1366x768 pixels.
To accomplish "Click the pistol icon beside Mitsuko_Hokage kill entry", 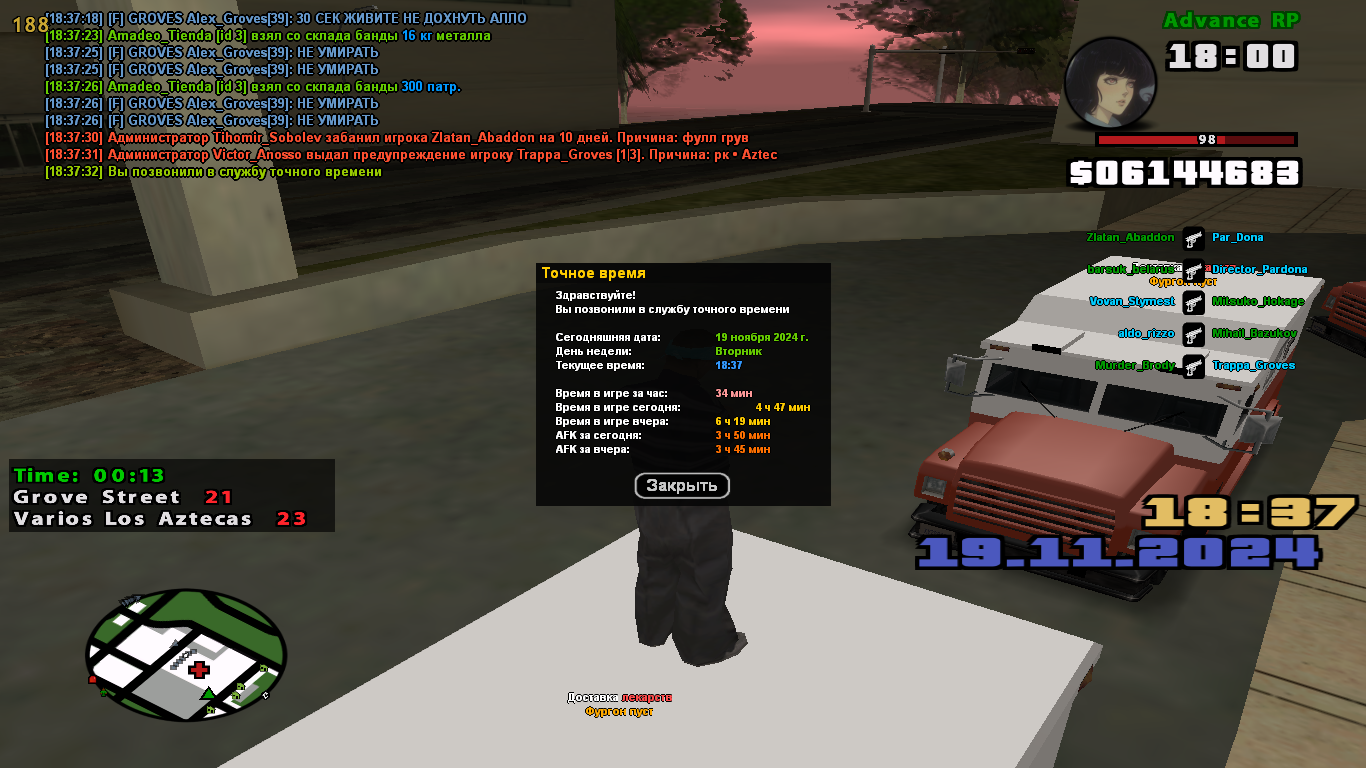I will pos(1194,303).
